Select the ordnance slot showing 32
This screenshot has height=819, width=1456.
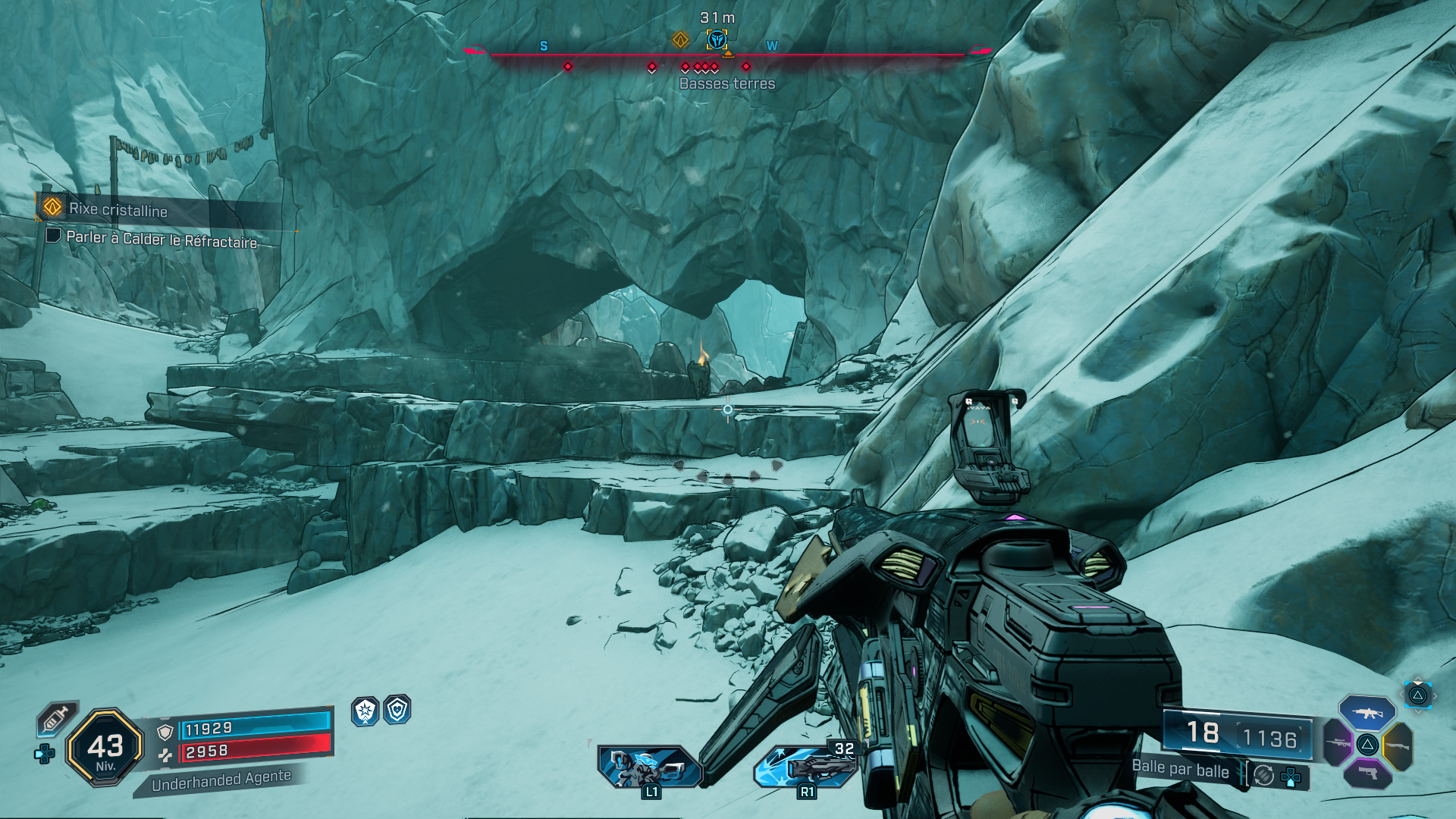806,765
